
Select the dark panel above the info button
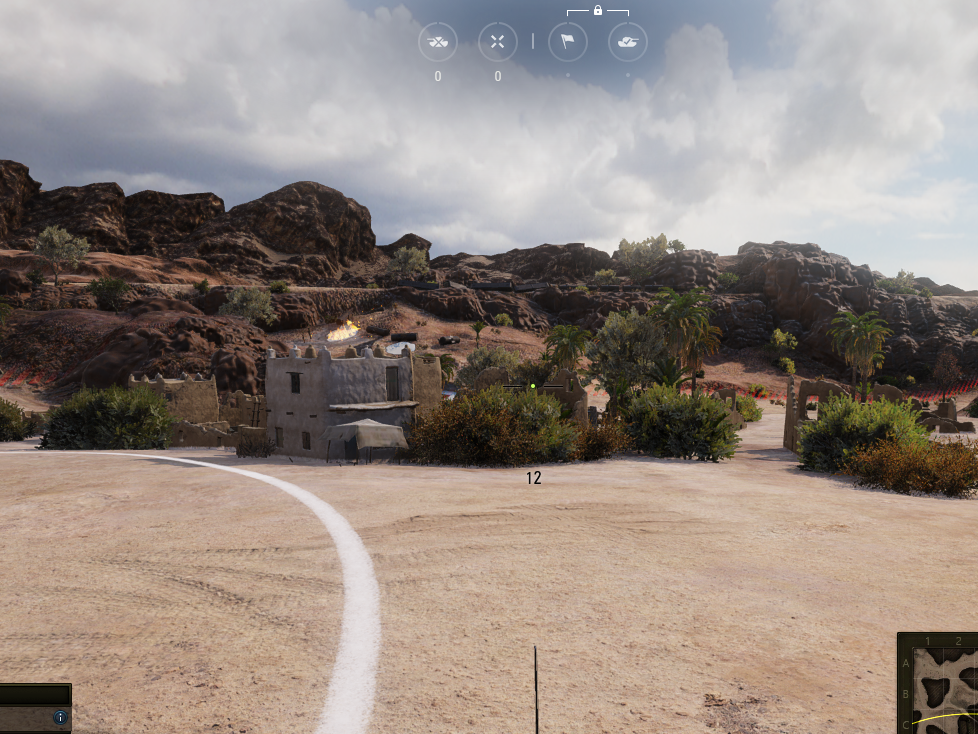click(x=35, y=695)
